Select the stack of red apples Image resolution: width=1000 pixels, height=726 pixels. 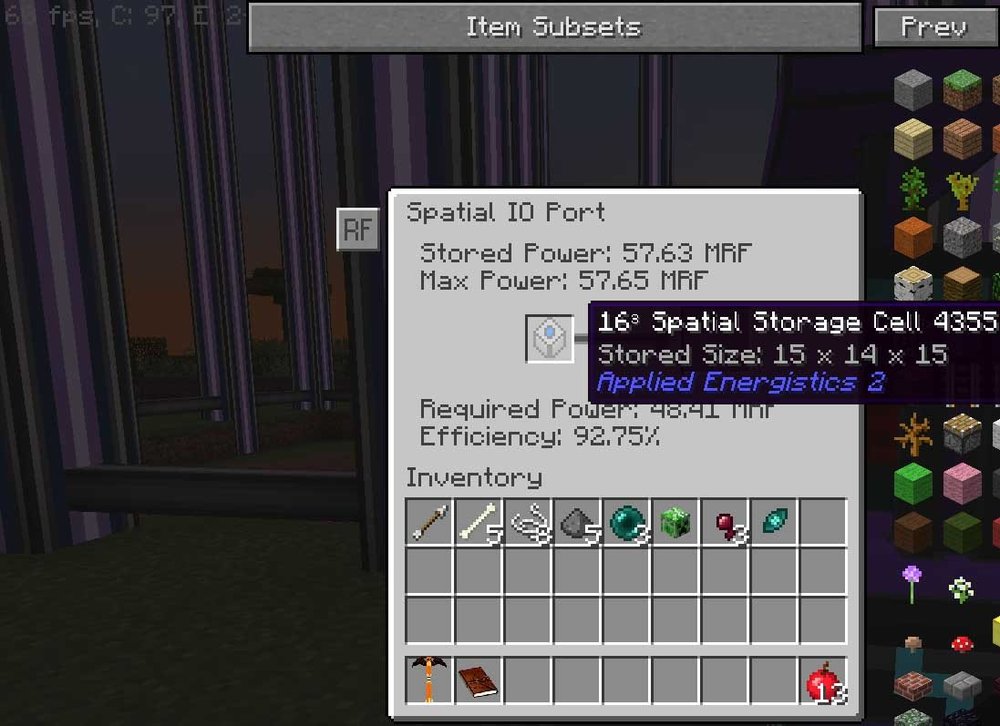822,681
